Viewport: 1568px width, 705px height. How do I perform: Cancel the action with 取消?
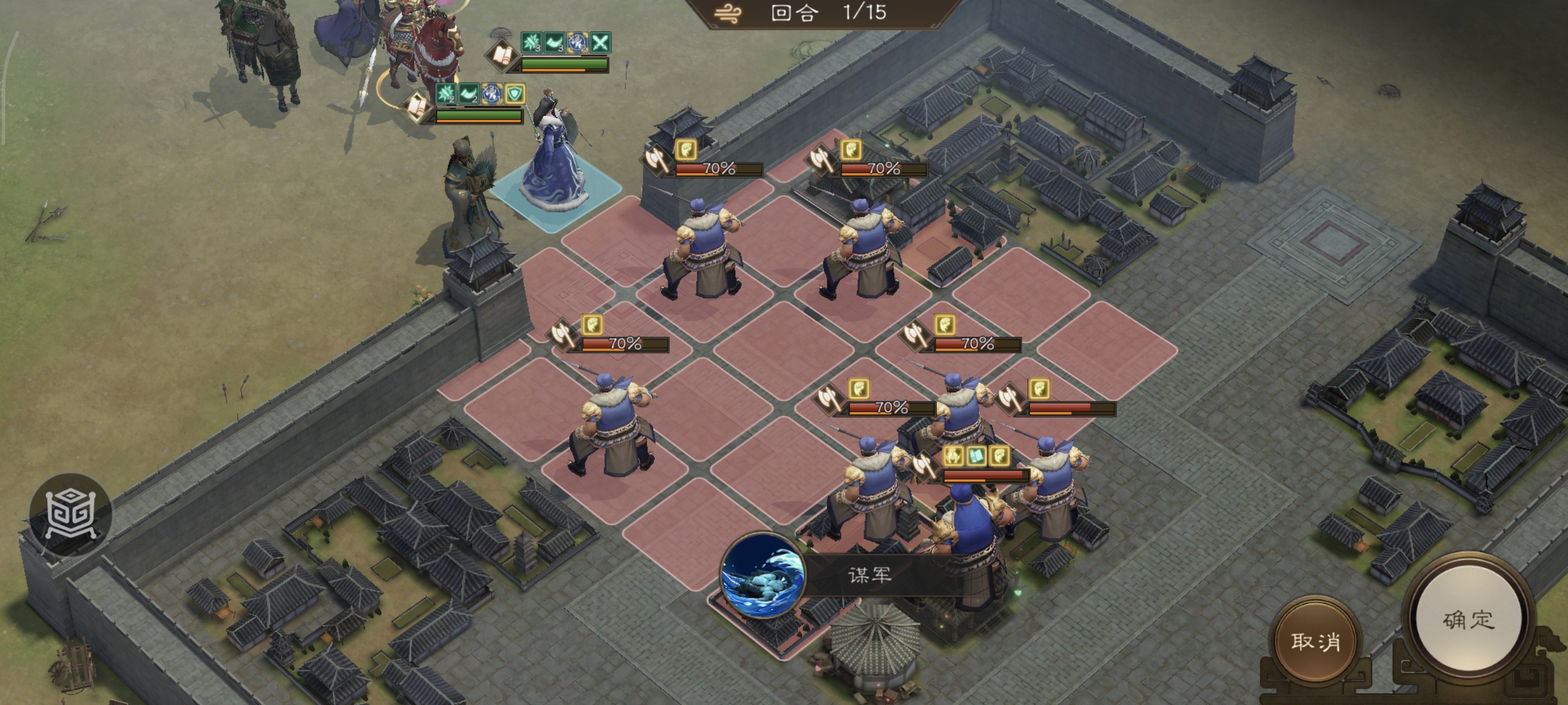point(1315,641)
